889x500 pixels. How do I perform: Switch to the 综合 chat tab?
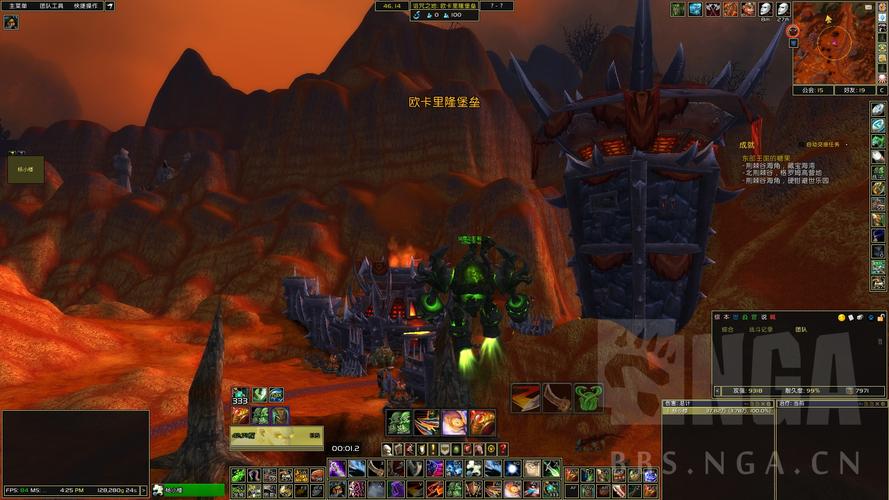tap(727, 329)
